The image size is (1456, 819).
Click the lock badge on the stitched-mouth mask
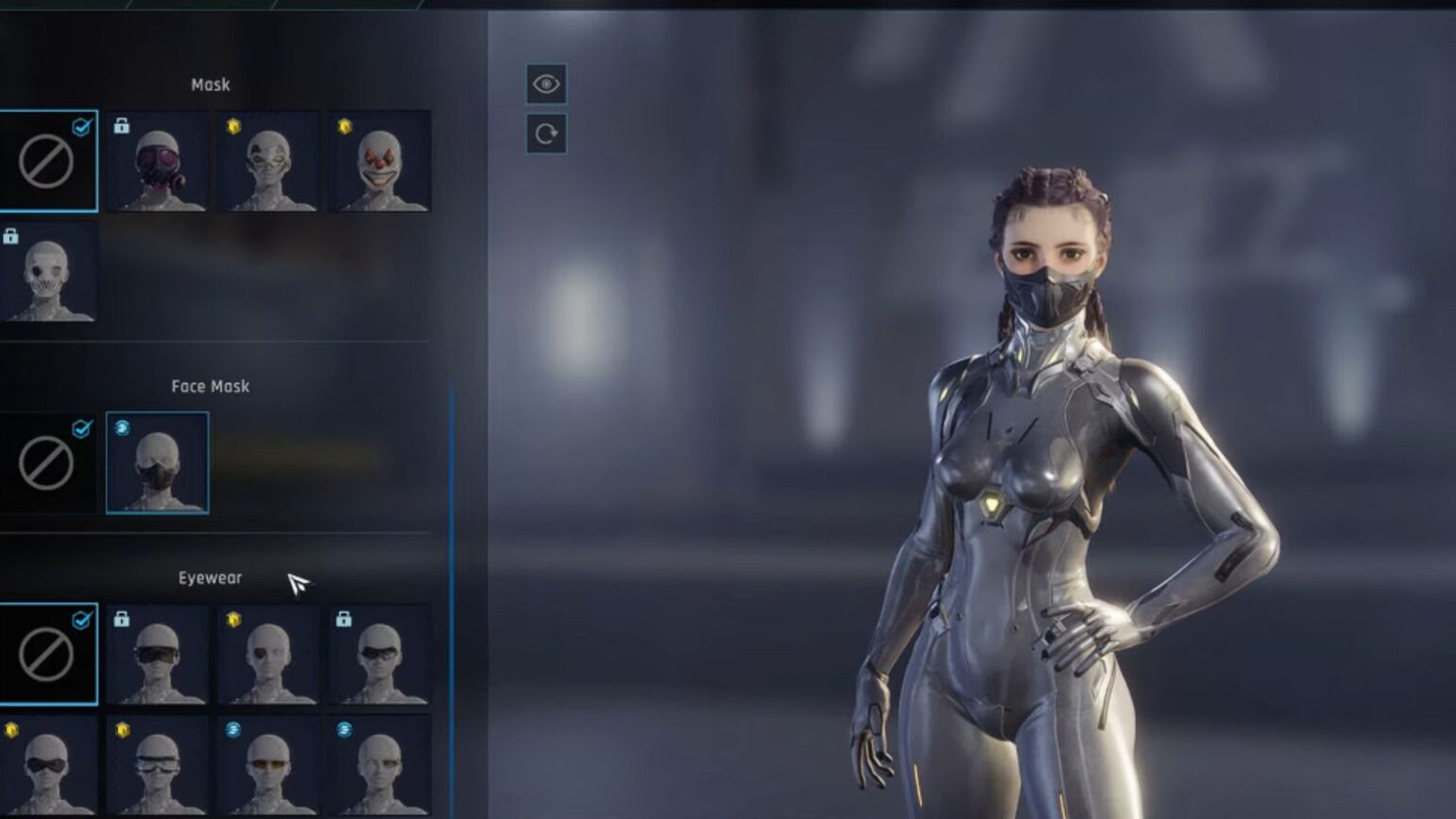click(x=13, y=235)
